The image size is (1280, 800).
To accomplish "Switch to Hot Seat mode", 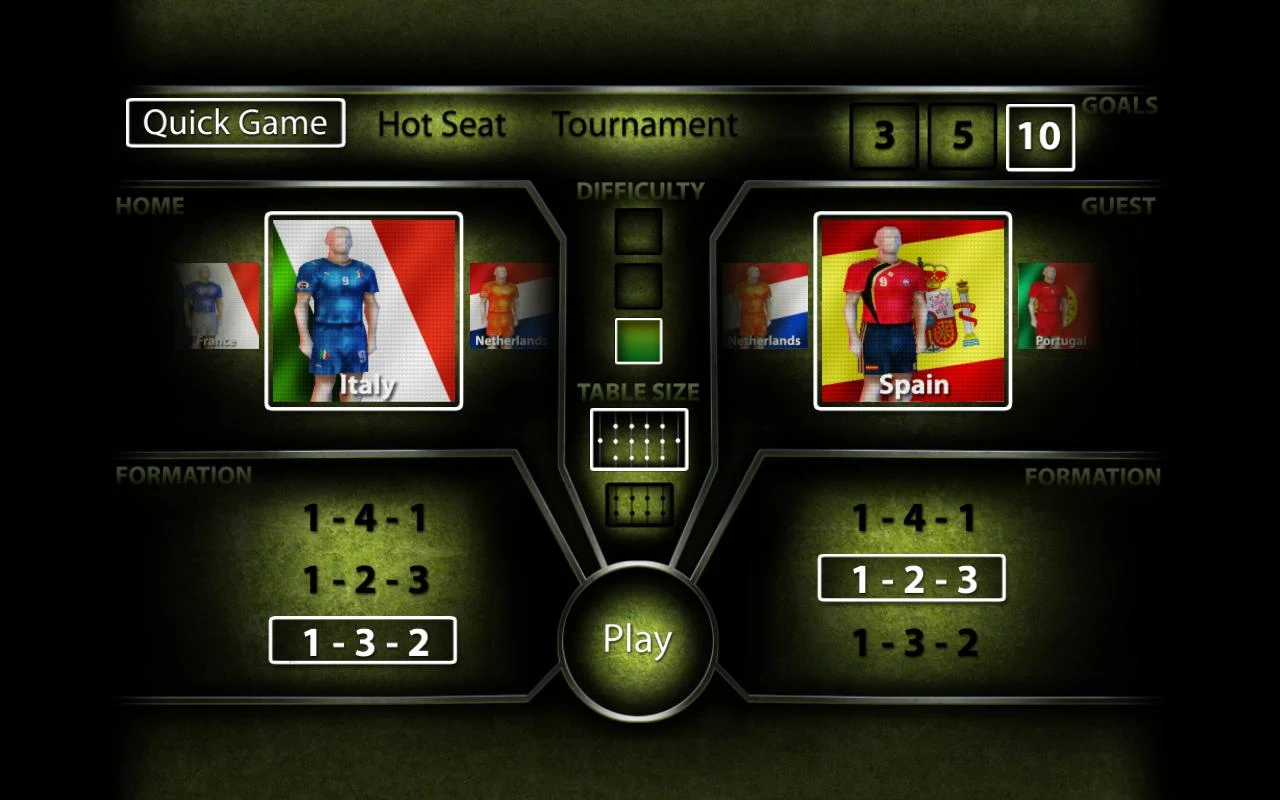I will (441, 124).
